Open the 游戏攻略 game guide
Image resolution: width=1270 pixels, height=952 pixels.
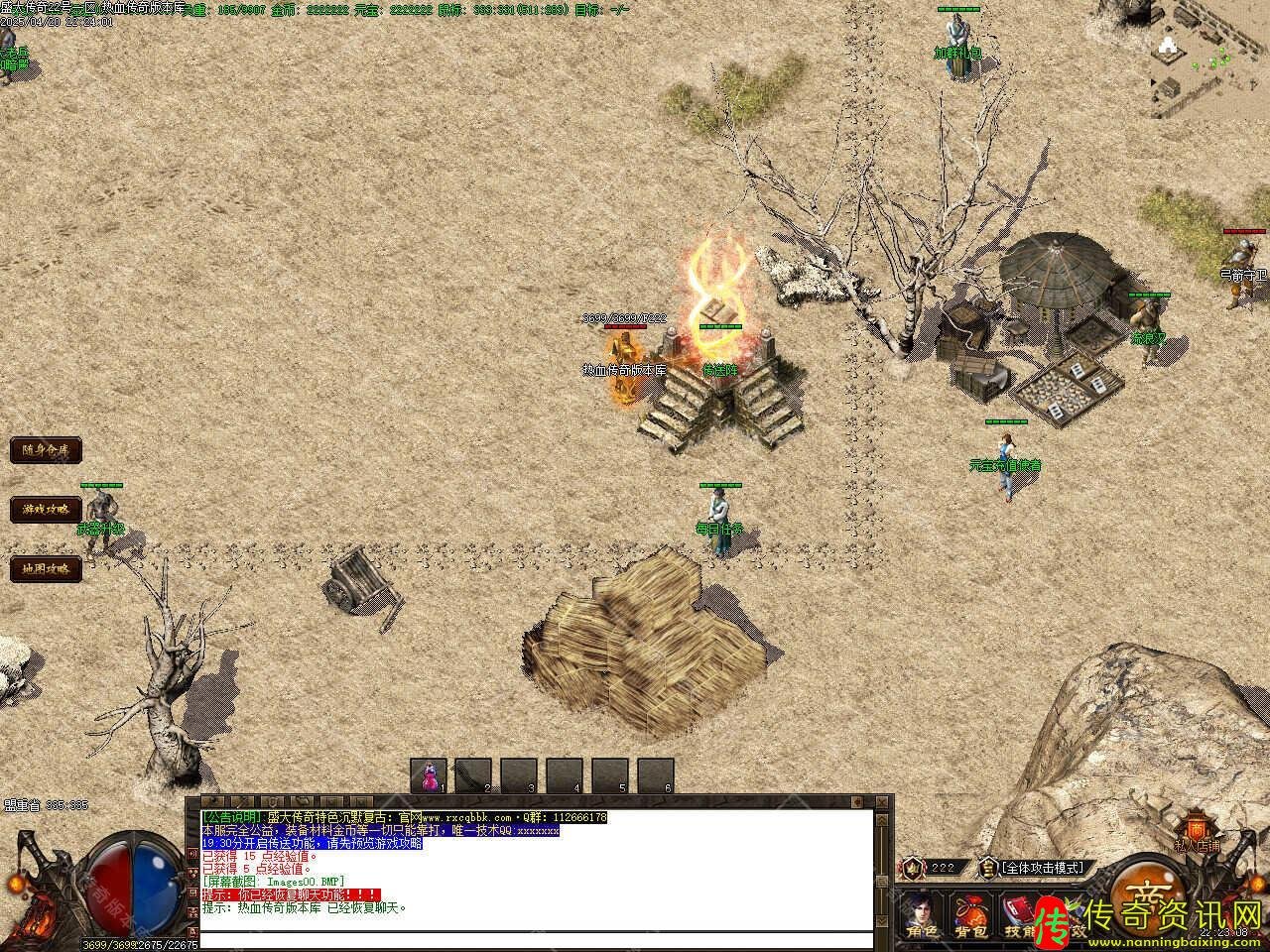click(x=46, y=509)
